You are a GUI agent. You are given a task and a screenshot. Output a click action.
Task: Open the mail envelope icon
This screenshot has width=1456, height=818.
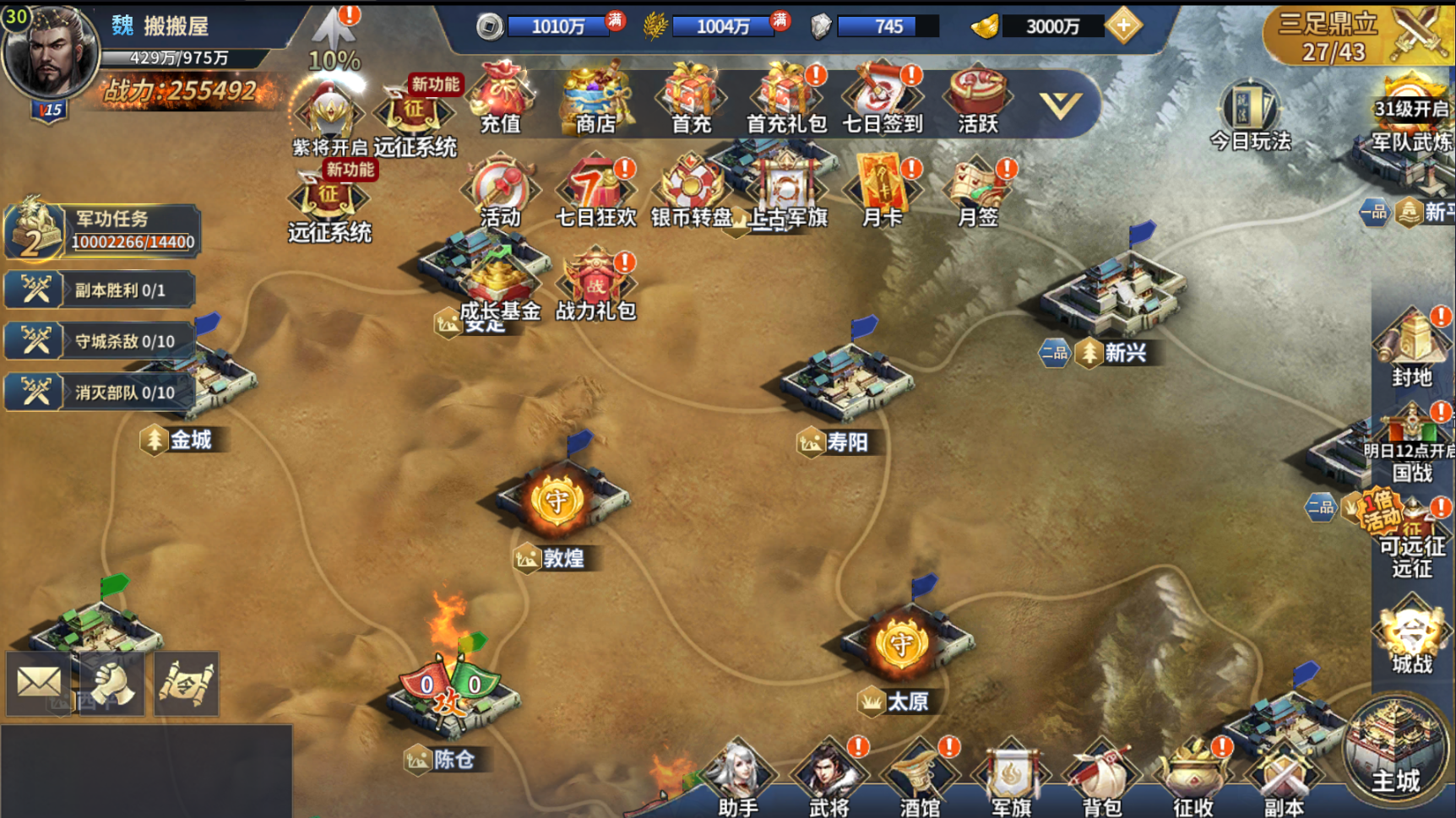(x=39, y=683)
